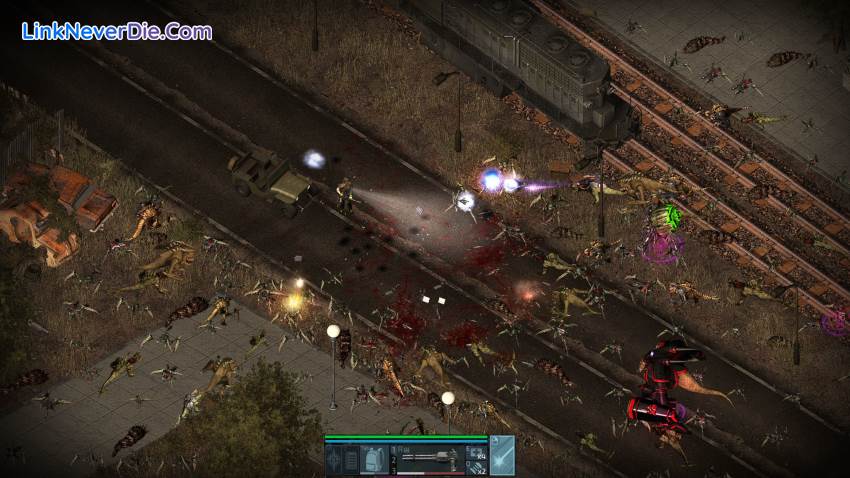Activate the large light-blue ability panel

(503, 455)
